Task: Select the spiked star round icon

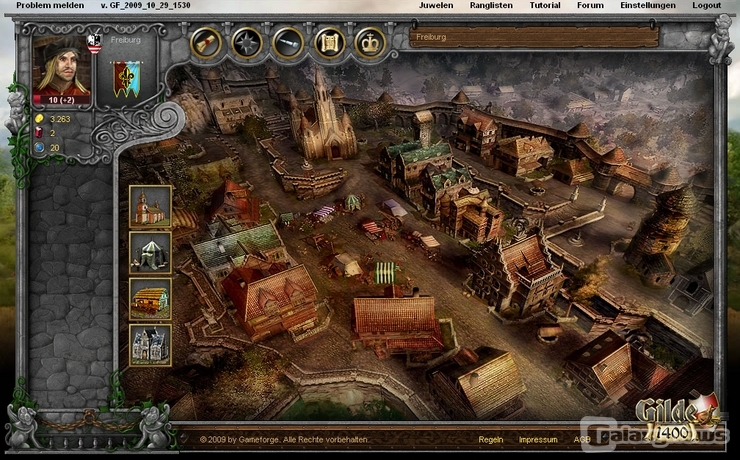Action: [x=247, y=43]
